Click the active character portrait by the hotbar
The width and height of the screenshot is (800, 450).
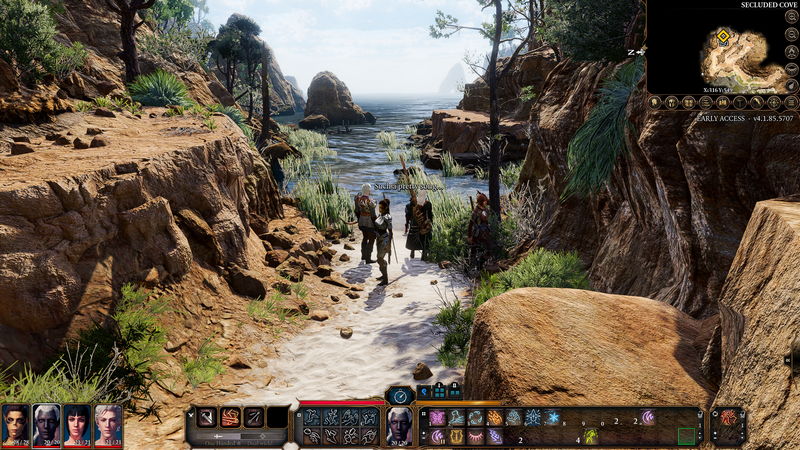pyautogui.click(x=399, y=425)
